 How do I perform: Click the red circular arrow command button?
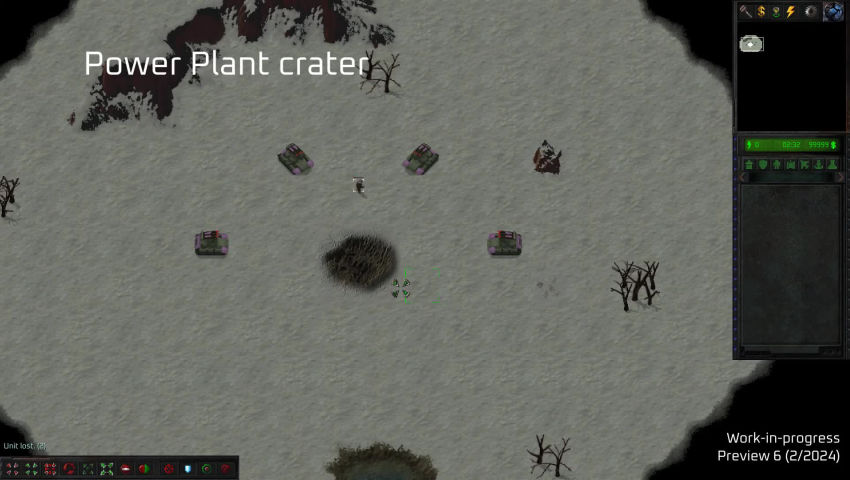[x=69, y=468]
